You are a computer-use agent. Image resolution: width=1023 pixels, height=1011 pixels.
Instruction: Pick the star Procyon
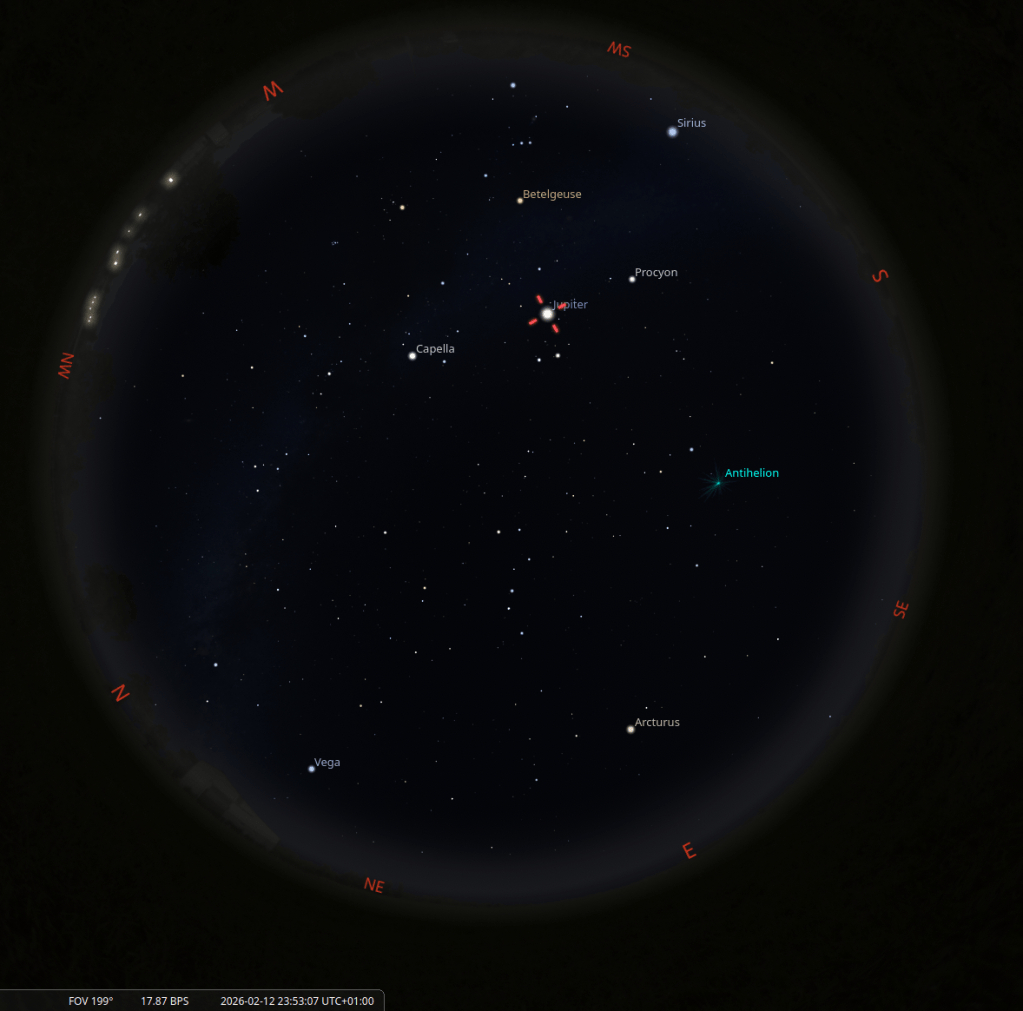point(632,279)
